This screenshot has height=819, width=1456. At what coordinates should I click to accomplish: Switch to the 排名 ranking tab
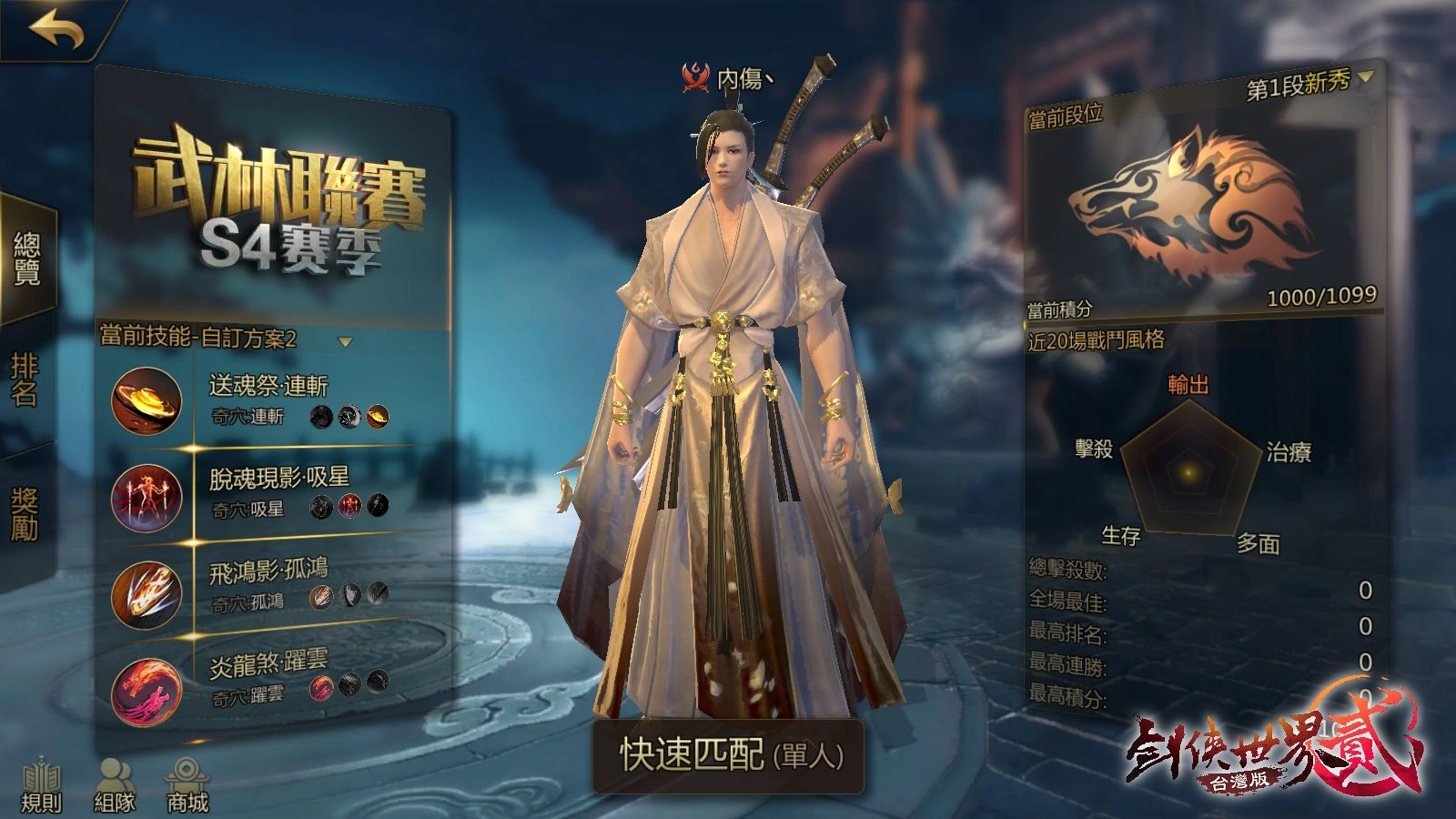[x=25, y=373]
